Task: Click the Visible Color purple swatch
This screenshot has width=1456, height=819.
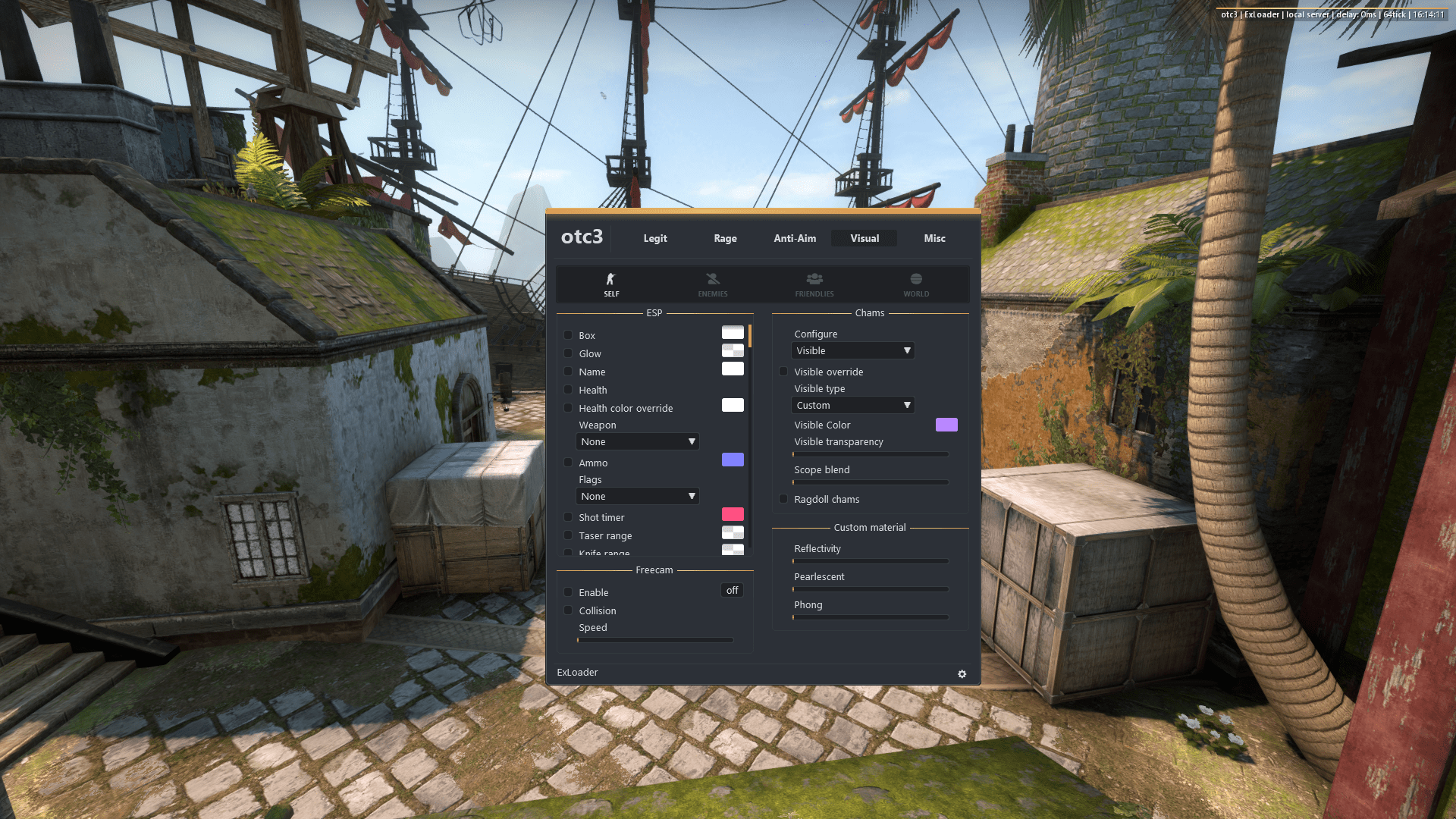Action: pos(946,425)
